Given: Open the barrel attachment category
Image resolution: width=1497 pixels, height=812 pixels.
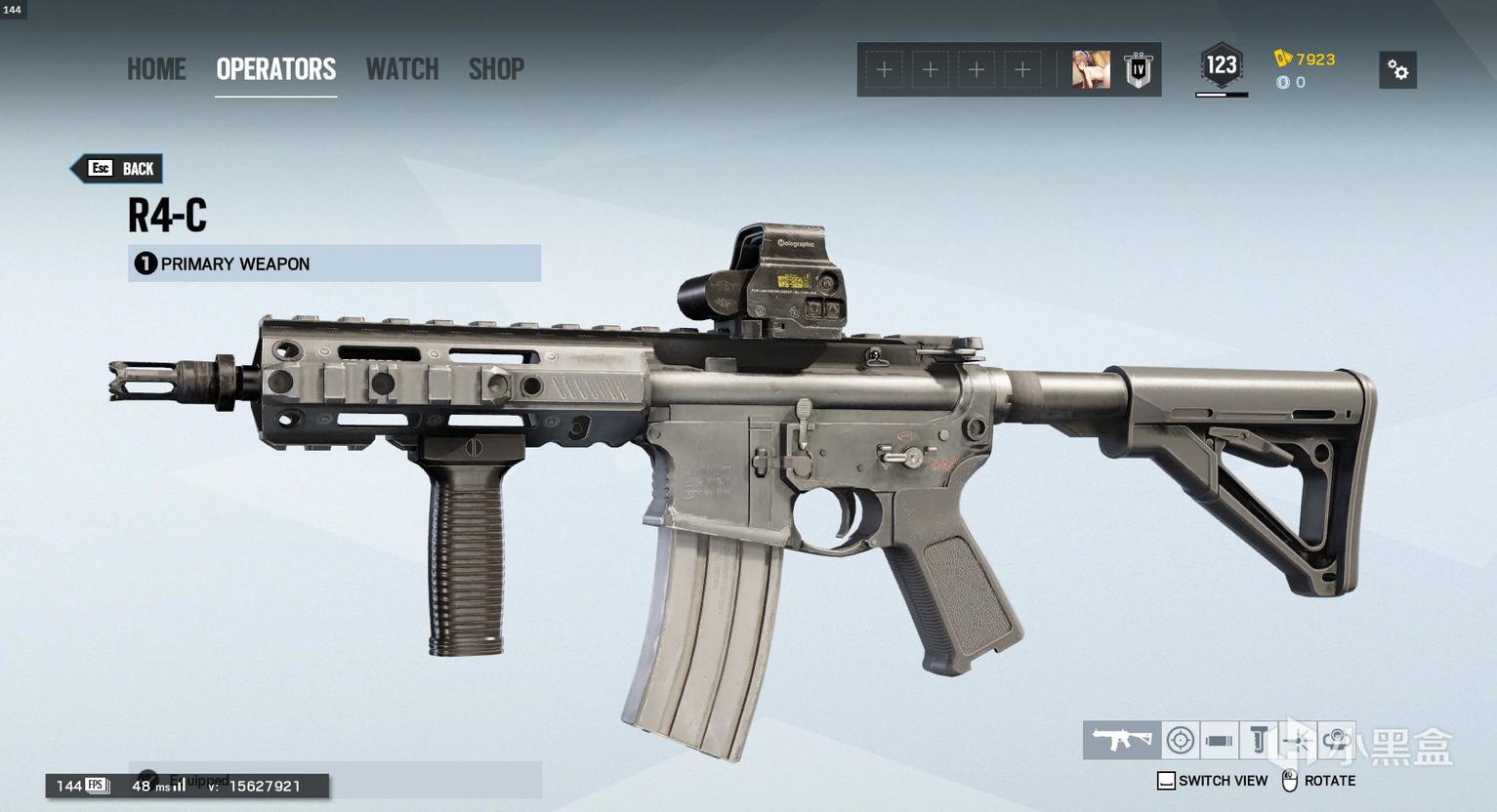Looking at the screenshot, I should pos(1219,741).
